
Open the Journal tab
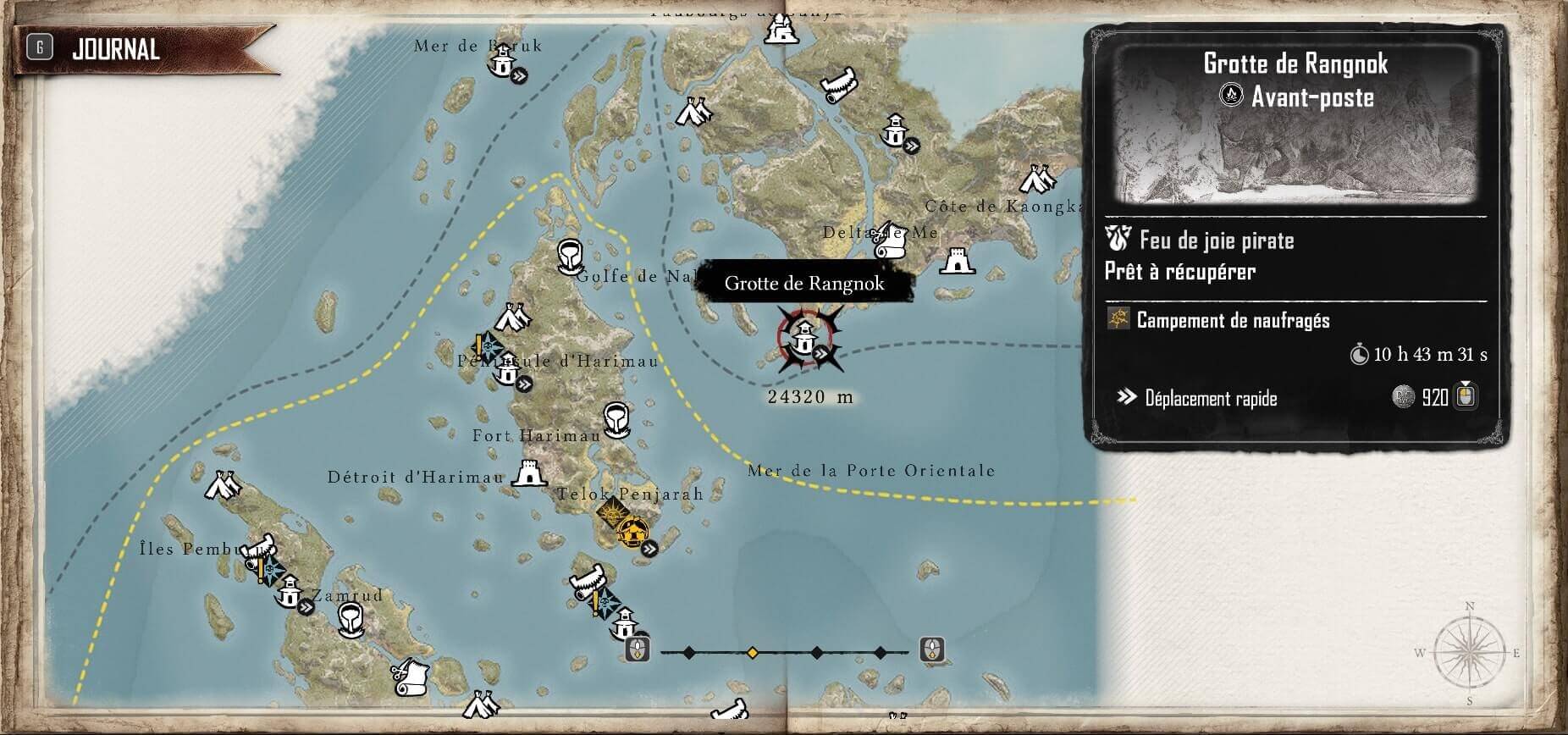(x=116, y=49)
